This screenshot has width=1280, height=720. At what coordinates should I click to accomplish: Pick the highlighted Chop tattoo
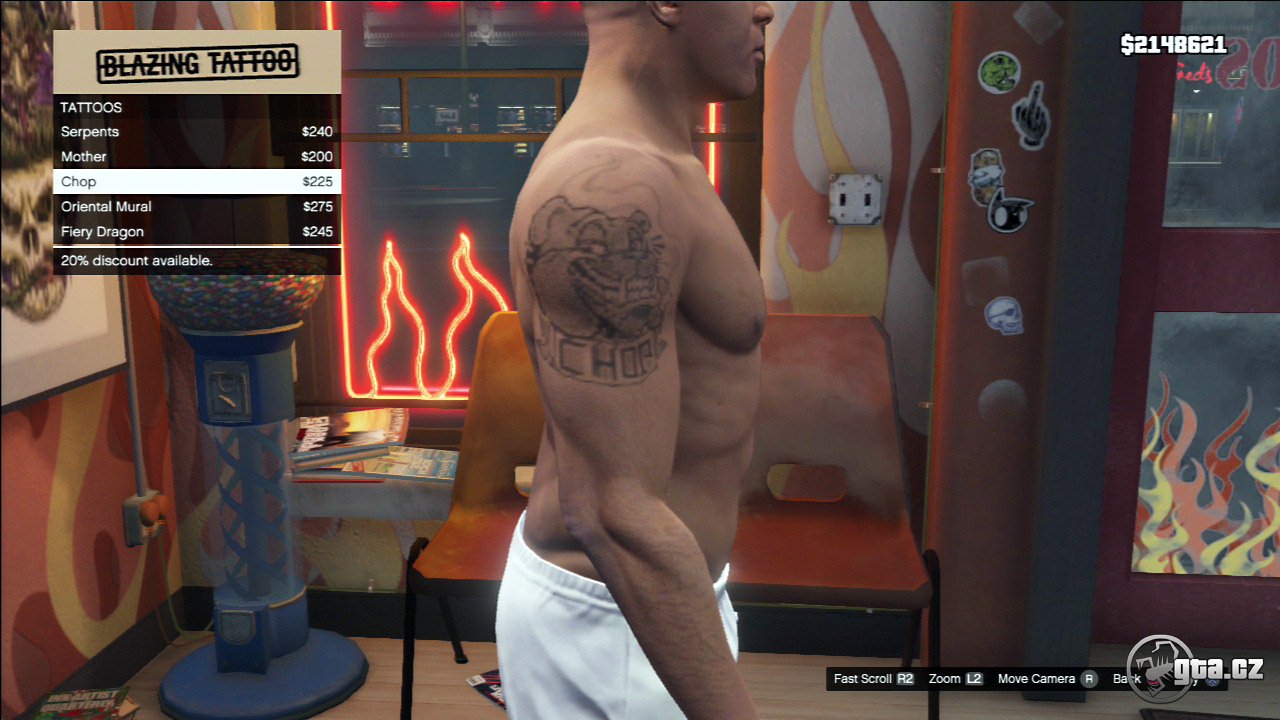(x=196, y=182)
